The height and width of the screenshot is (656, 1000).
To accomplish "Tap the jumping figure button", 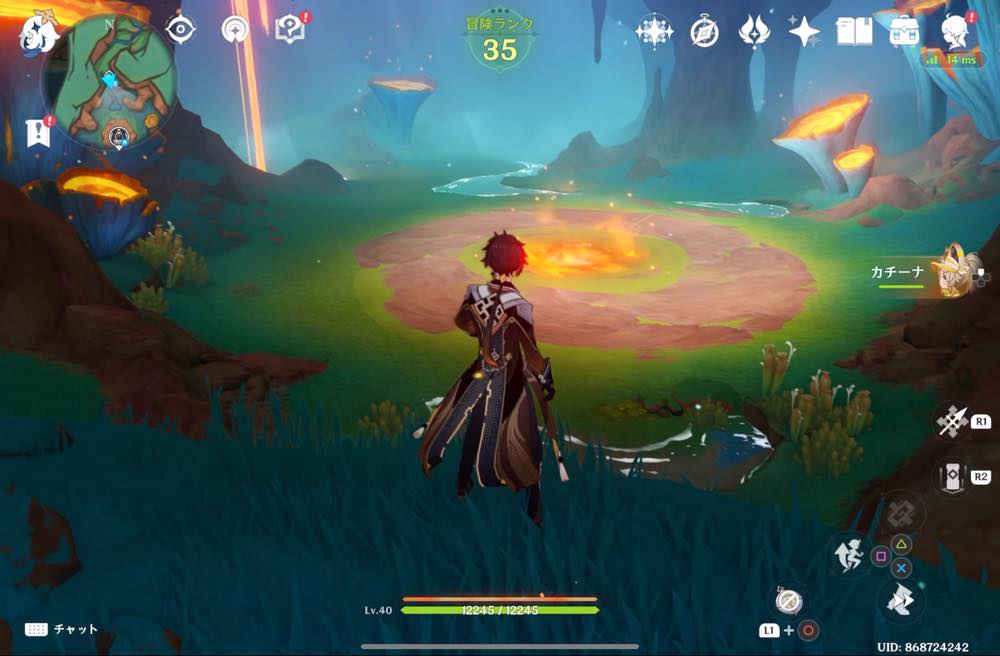I will 848,554.
